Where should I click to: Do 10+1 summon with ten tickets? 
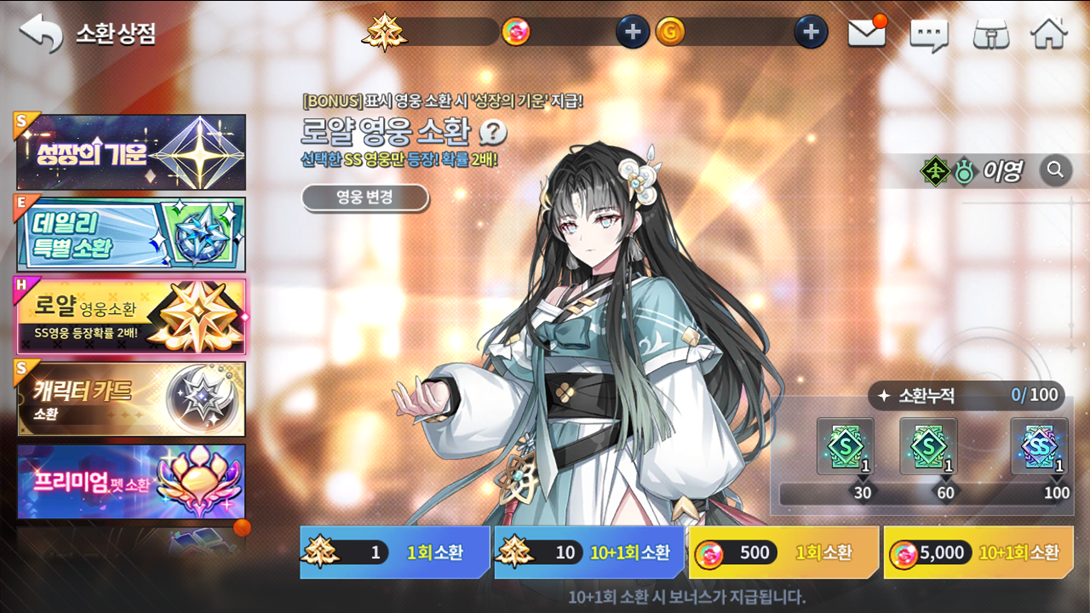click(x=589, y=553)
